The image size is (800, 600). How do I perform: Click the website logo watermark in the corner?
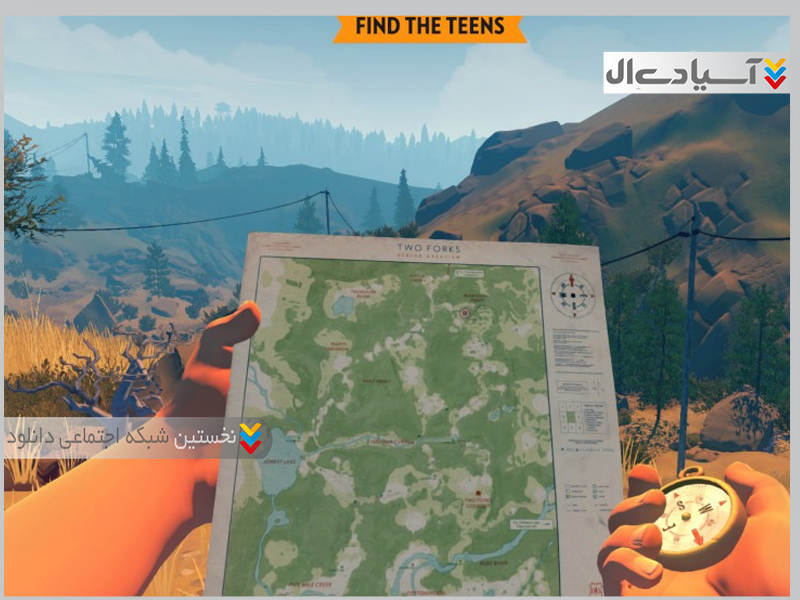tap(696, 73)
